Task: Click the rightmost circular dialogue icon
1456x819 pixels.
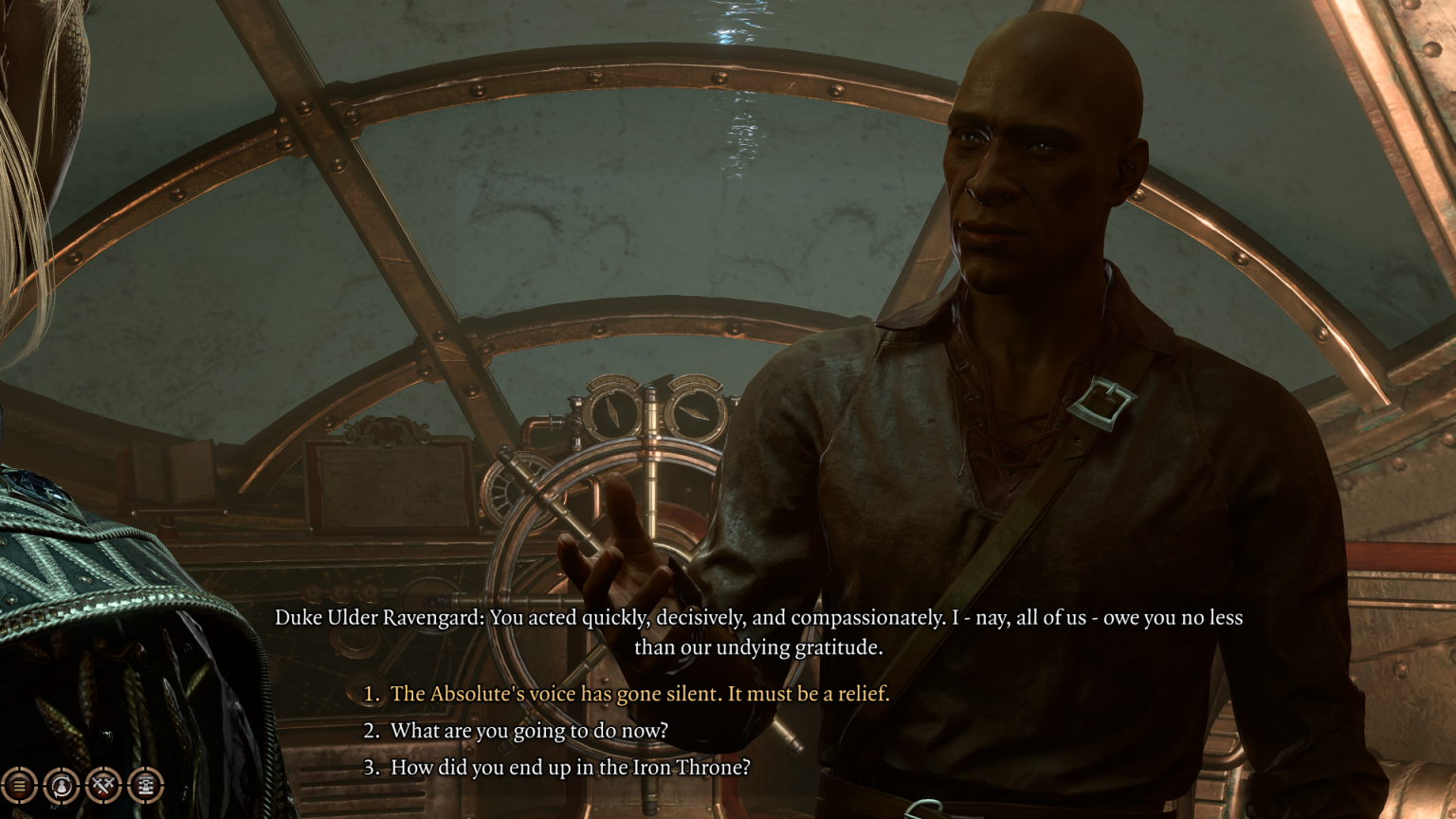Action: pos(145,785)
